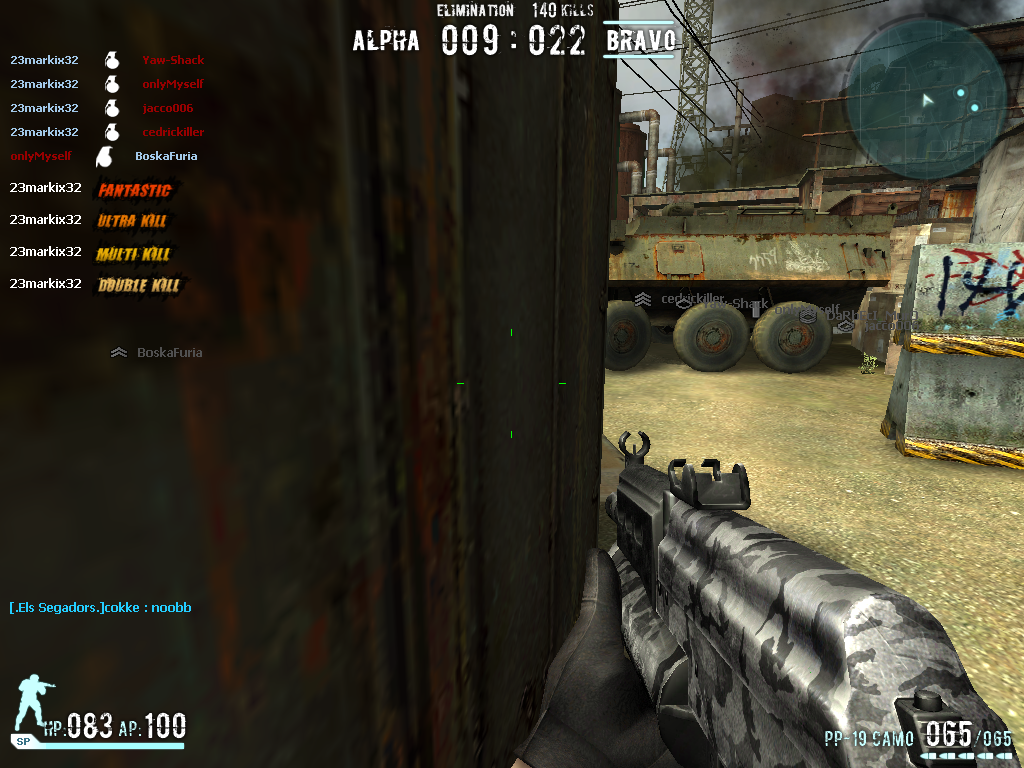Click the circular radar minimap
The width and height of the screenshot is (1024, 768).
tap(926, 96)
